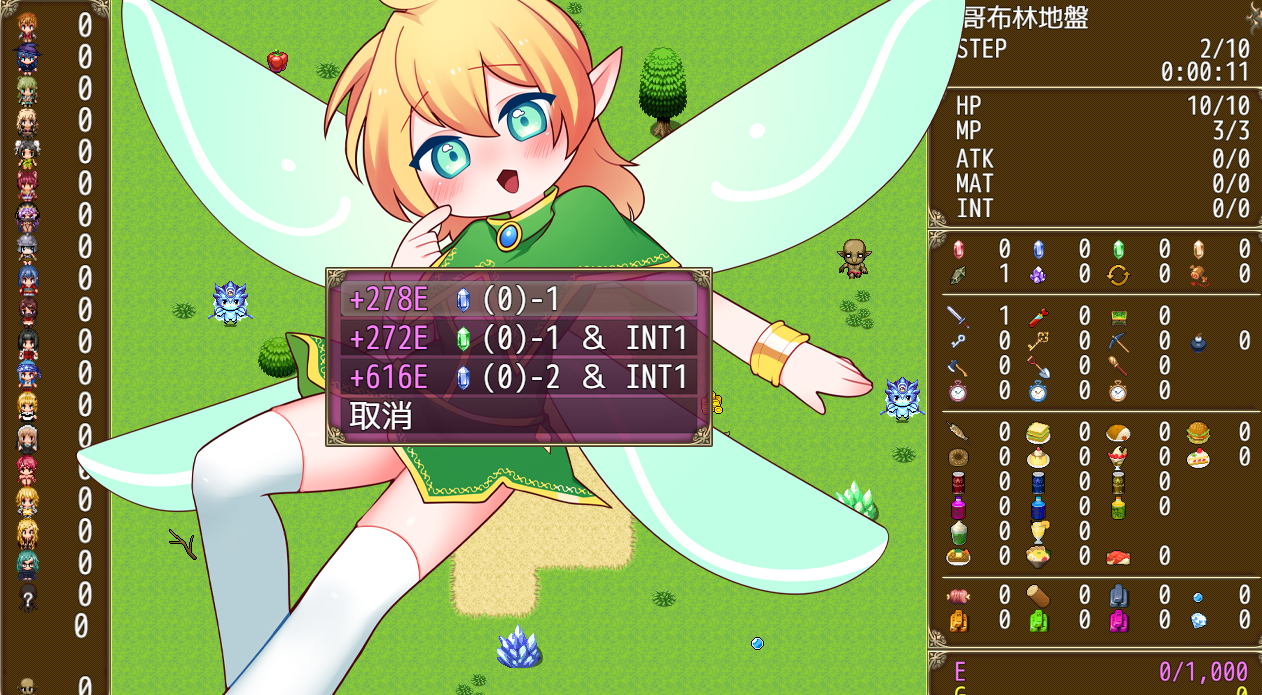Screen dimensions: 1262x695
Task: Click the bomb icon in the inventory
Action: click(x=1199, y=342)
